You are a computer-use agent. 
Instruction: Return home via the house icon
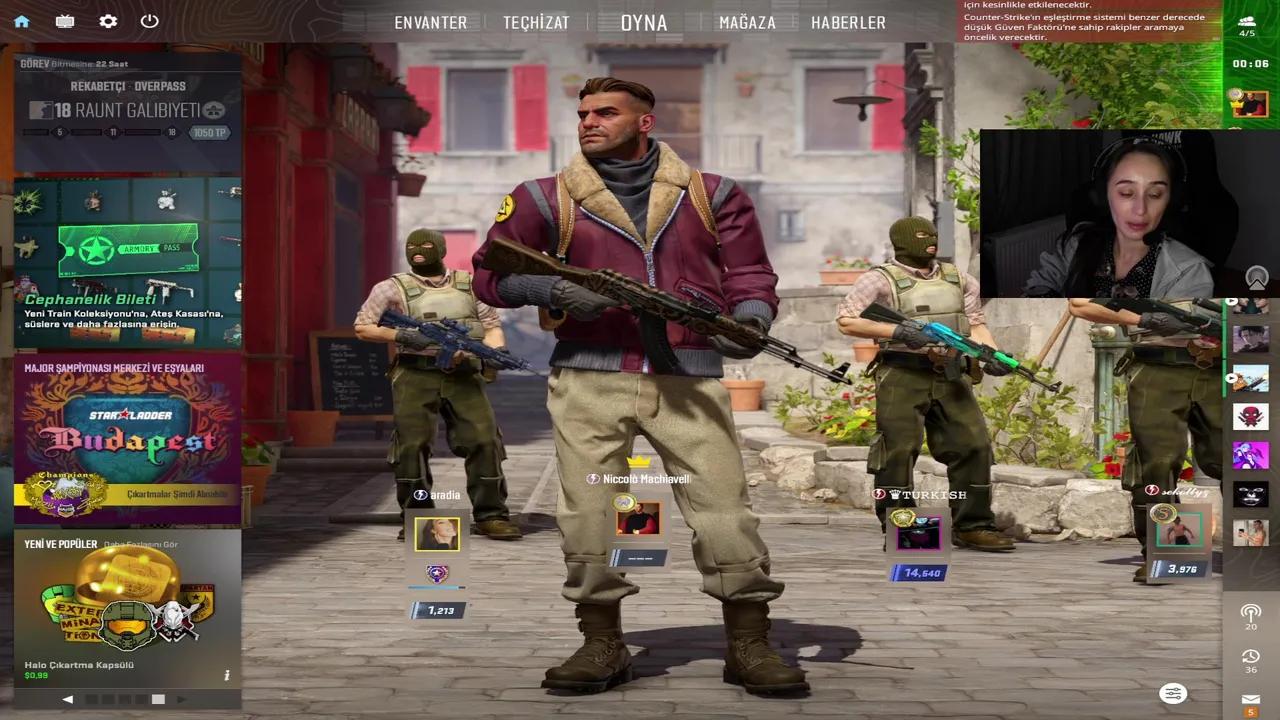tap(22, 20)
